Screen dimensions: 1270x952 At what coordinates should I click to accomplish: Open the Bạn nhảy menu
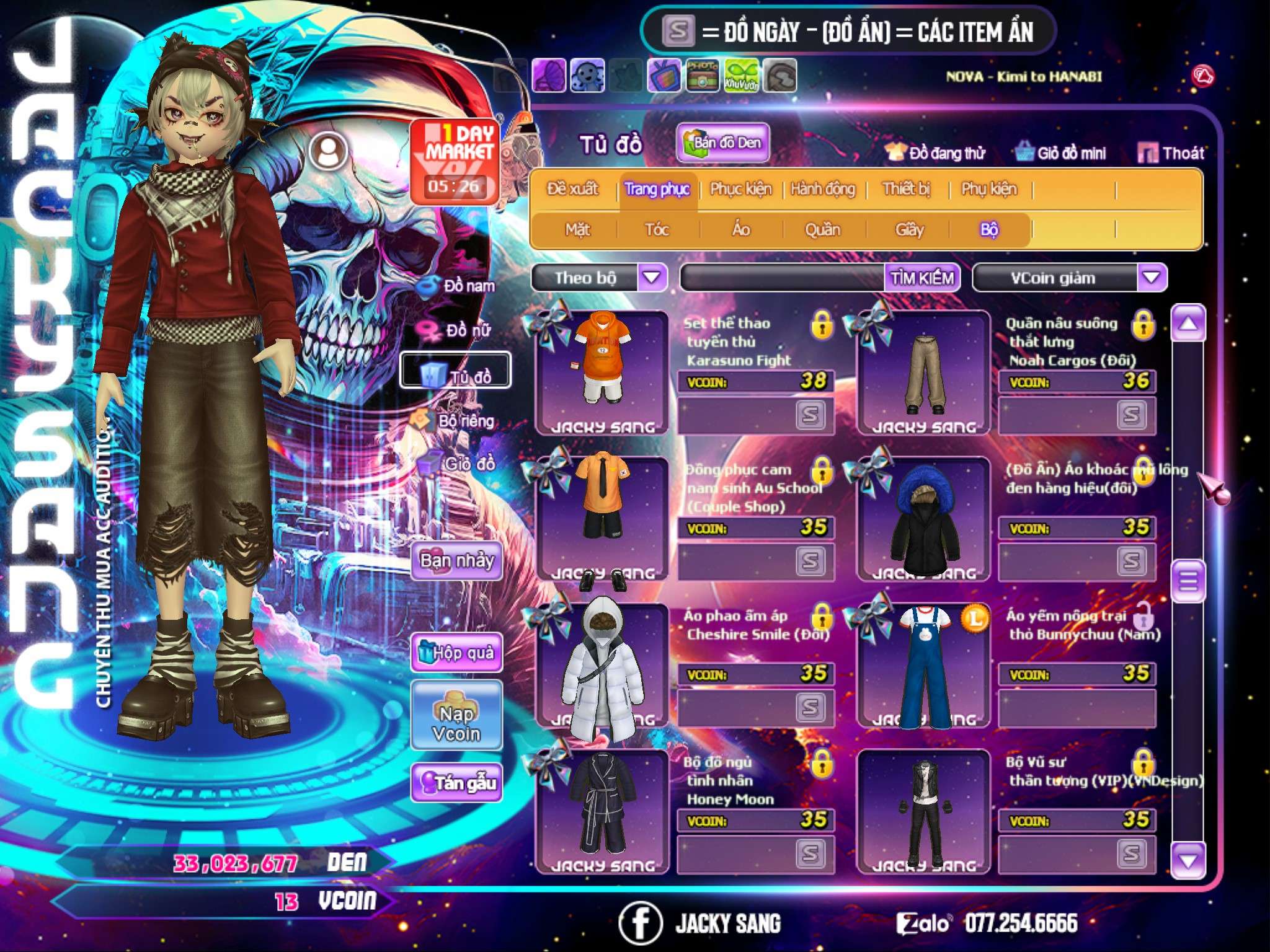(456, 561)
